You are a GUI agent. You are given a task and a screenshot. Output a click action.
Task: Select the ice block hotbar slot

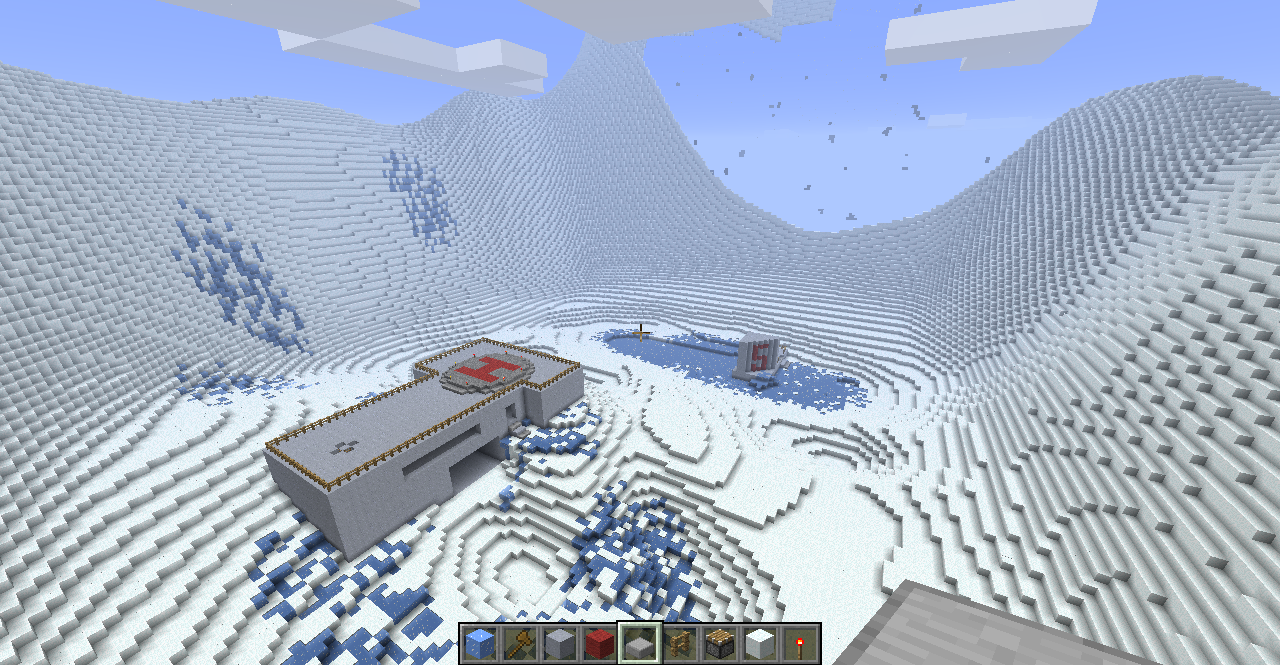point(480,643)
